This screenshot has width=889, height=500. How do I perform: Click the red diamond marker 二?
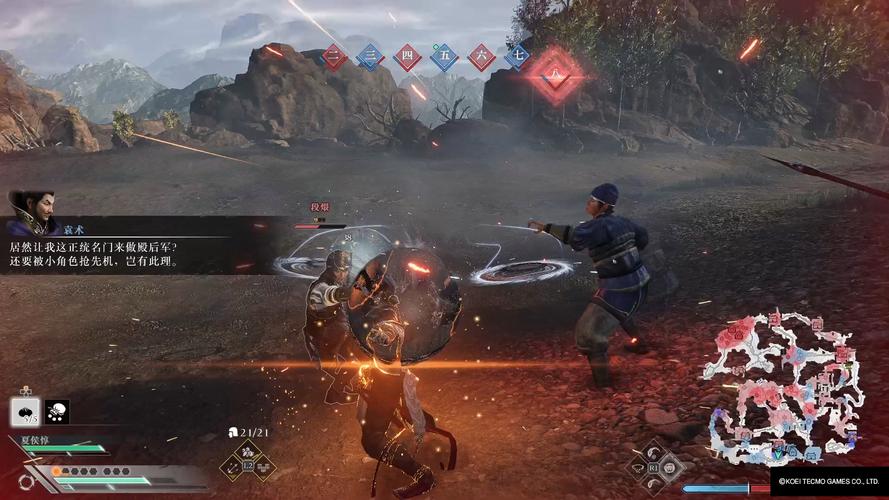(x=334, y=56)
